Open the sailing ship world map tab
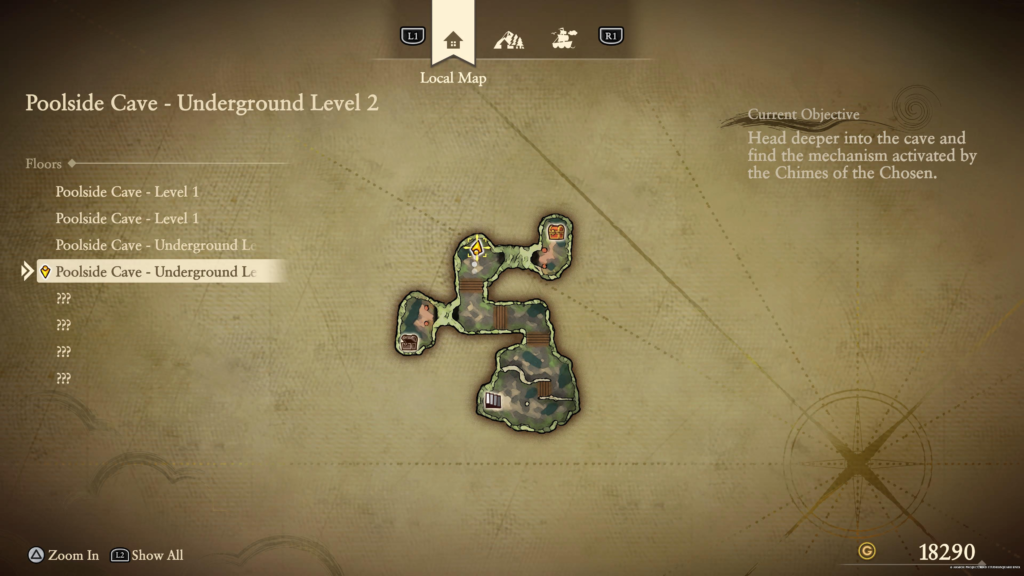This screenshot has width=1024, height=576. (x=564, y=39)
